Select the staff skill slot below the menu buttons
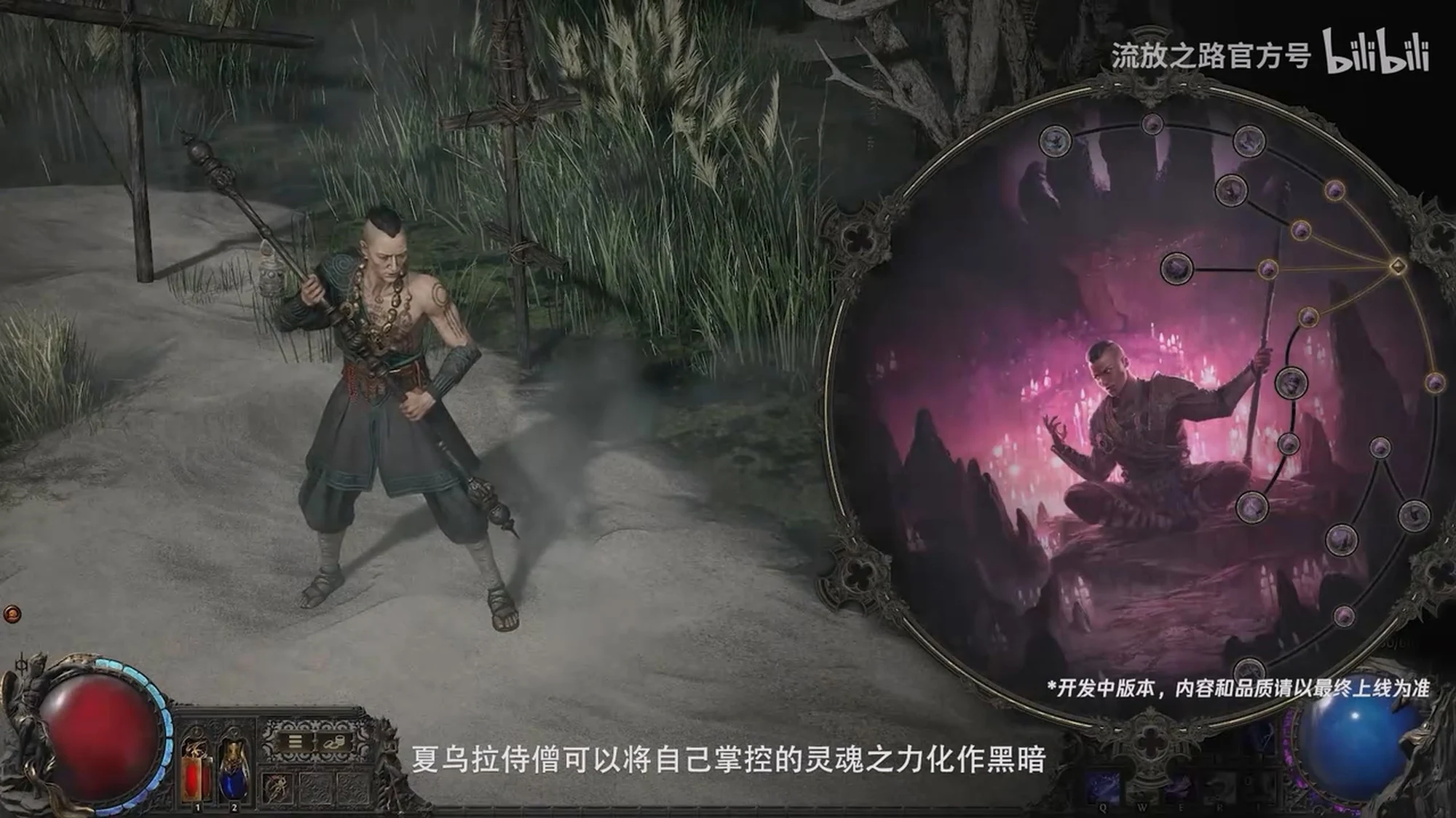 (x=278, y=787)
